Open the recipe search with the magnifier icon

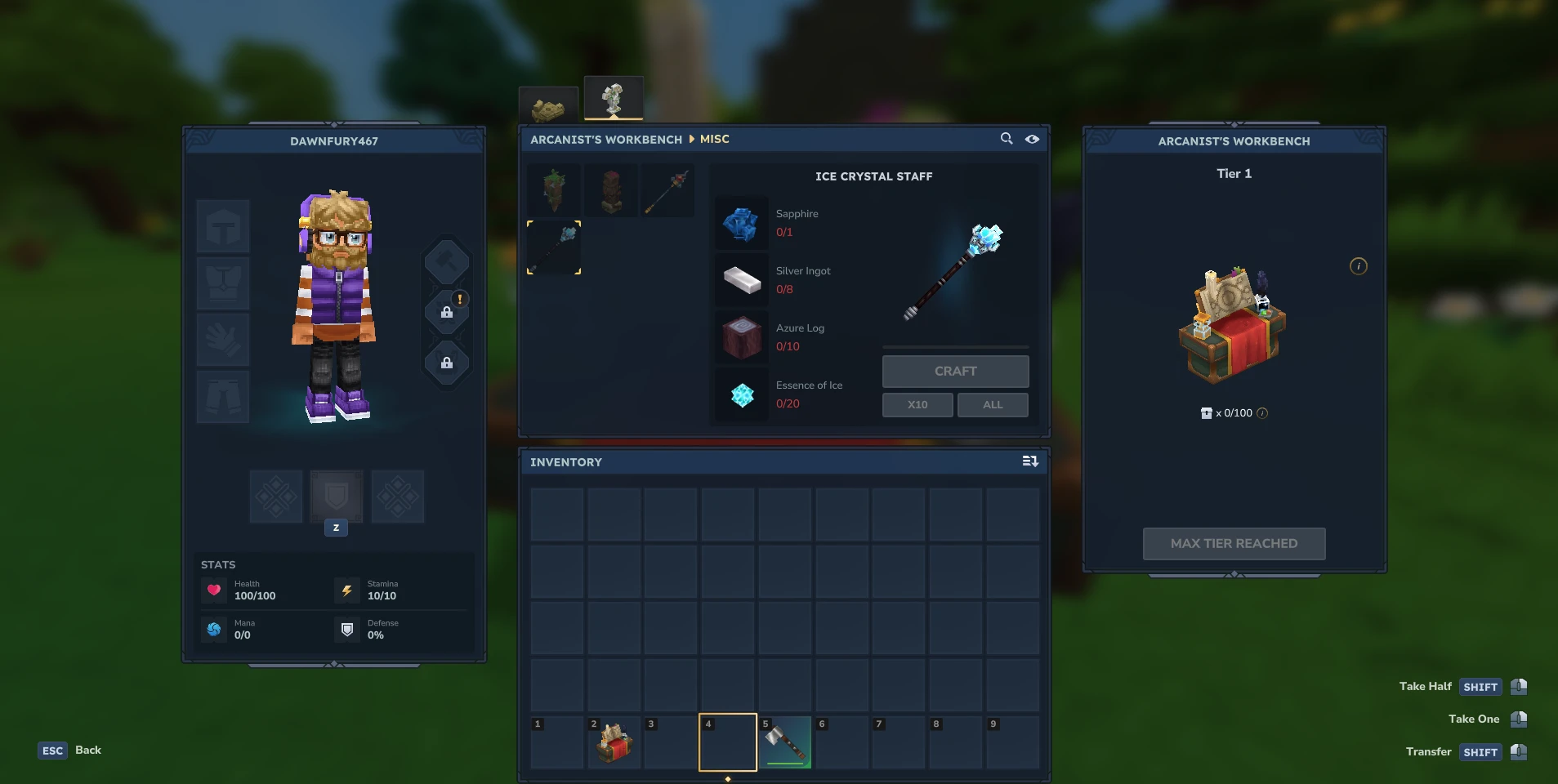(x=1006, y=139)
